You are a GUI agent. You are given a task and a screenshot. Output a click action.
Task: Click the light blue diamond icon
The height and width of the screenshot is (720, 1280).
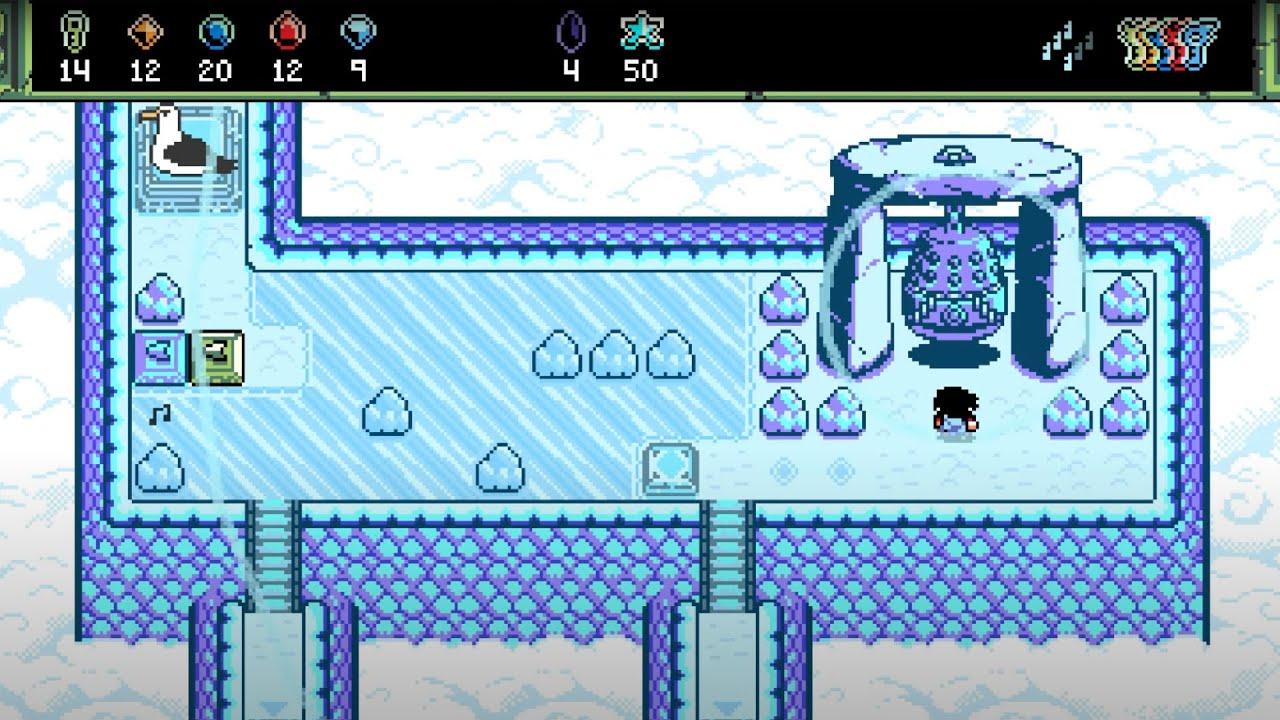356,32
